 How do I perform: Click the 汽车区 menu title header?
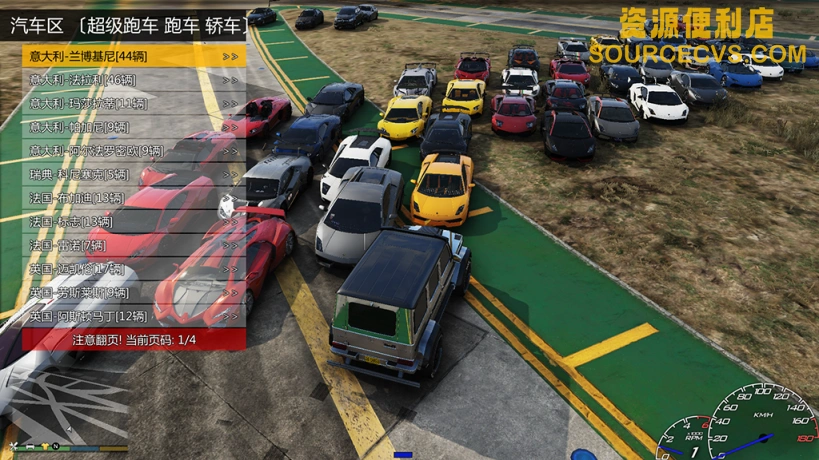click(133, 24)
